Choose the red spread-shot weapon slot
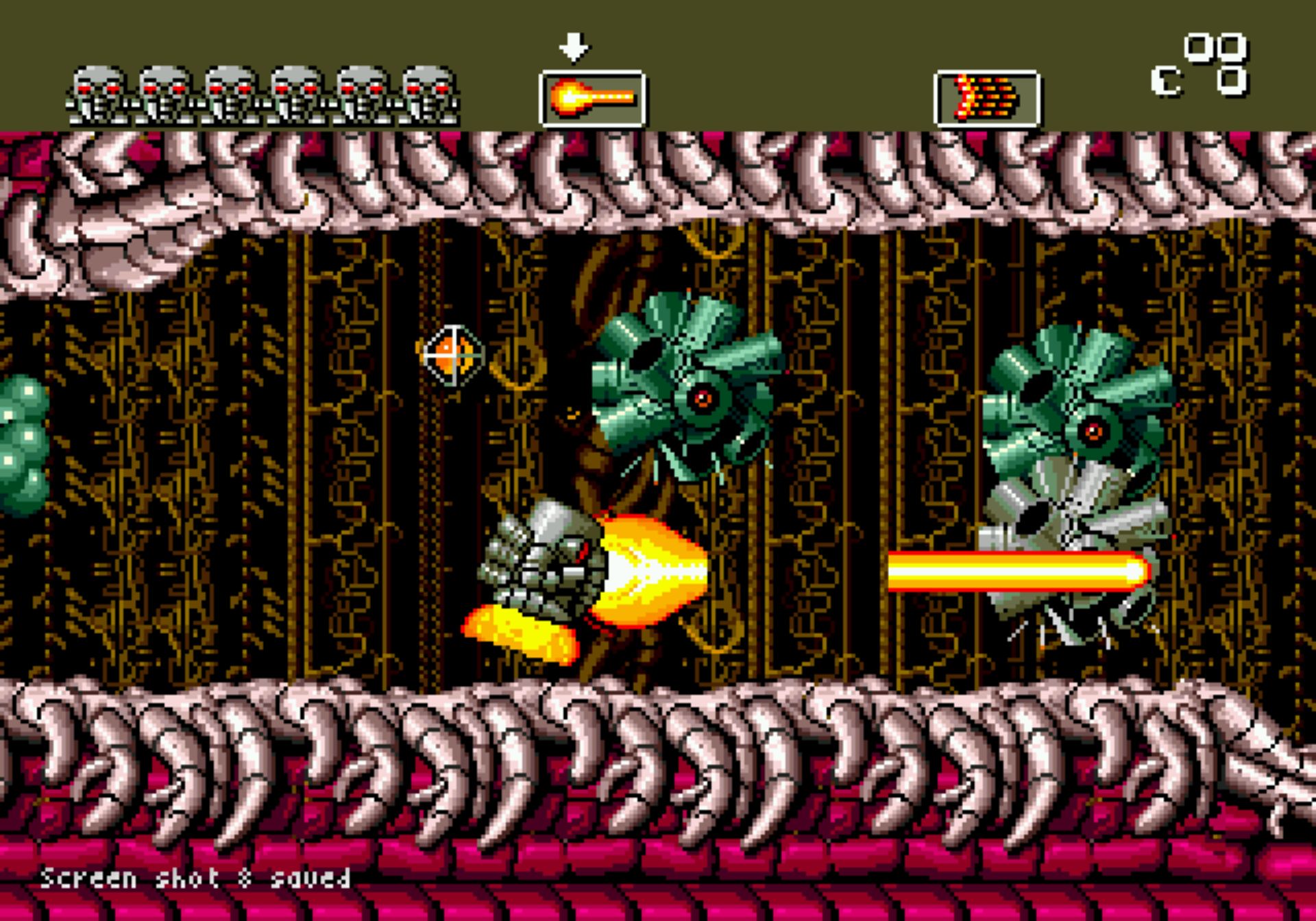The width and height of the screenshot is (1316, 921). (x=987, y=99)
